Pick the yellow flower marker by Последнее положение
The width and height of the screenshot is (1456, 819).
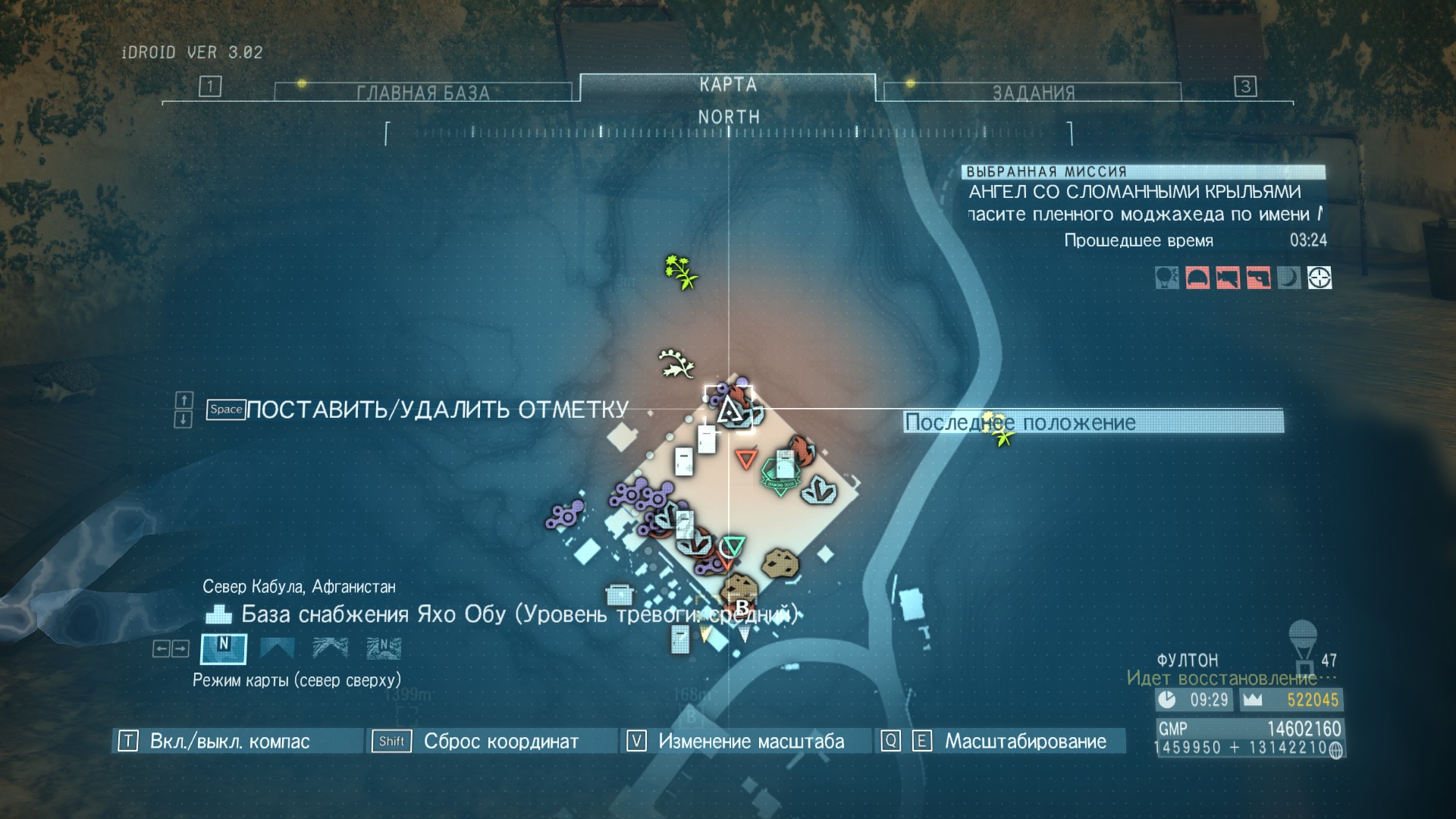click(999, 430)
